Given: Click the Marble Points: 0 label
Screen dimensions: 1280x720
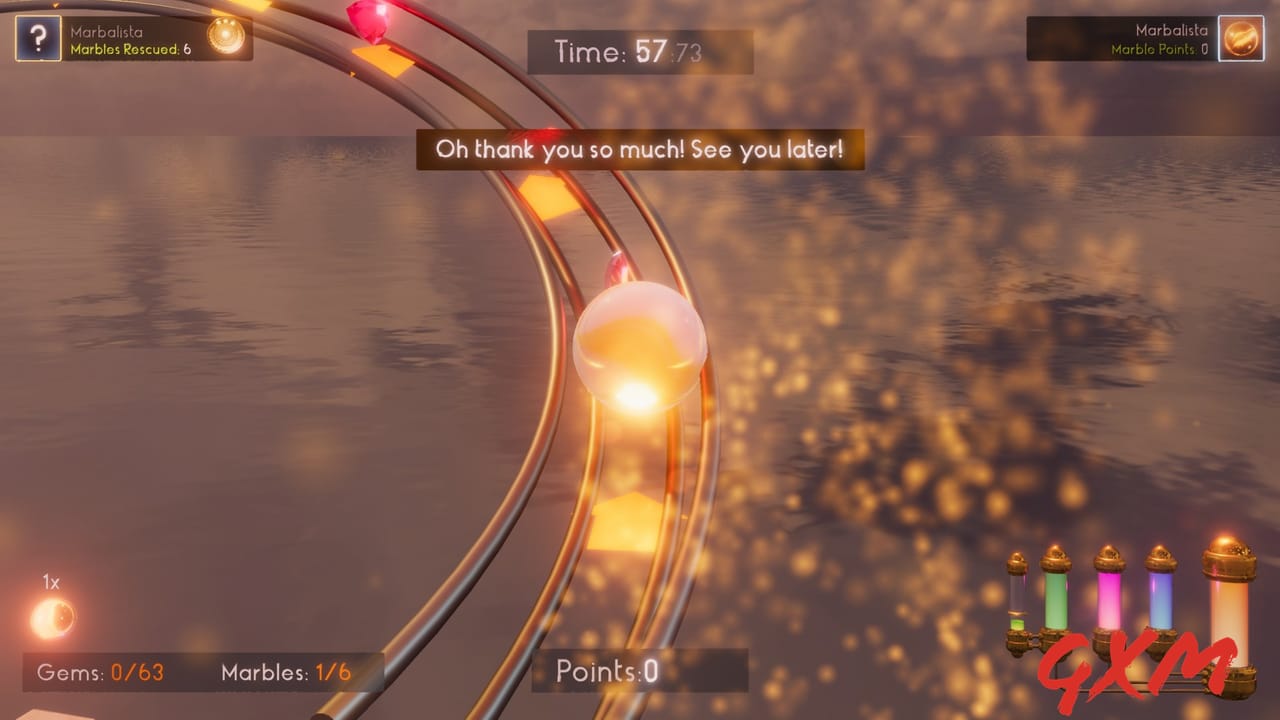Looking at the screenshot, I should click(1155, 48).
